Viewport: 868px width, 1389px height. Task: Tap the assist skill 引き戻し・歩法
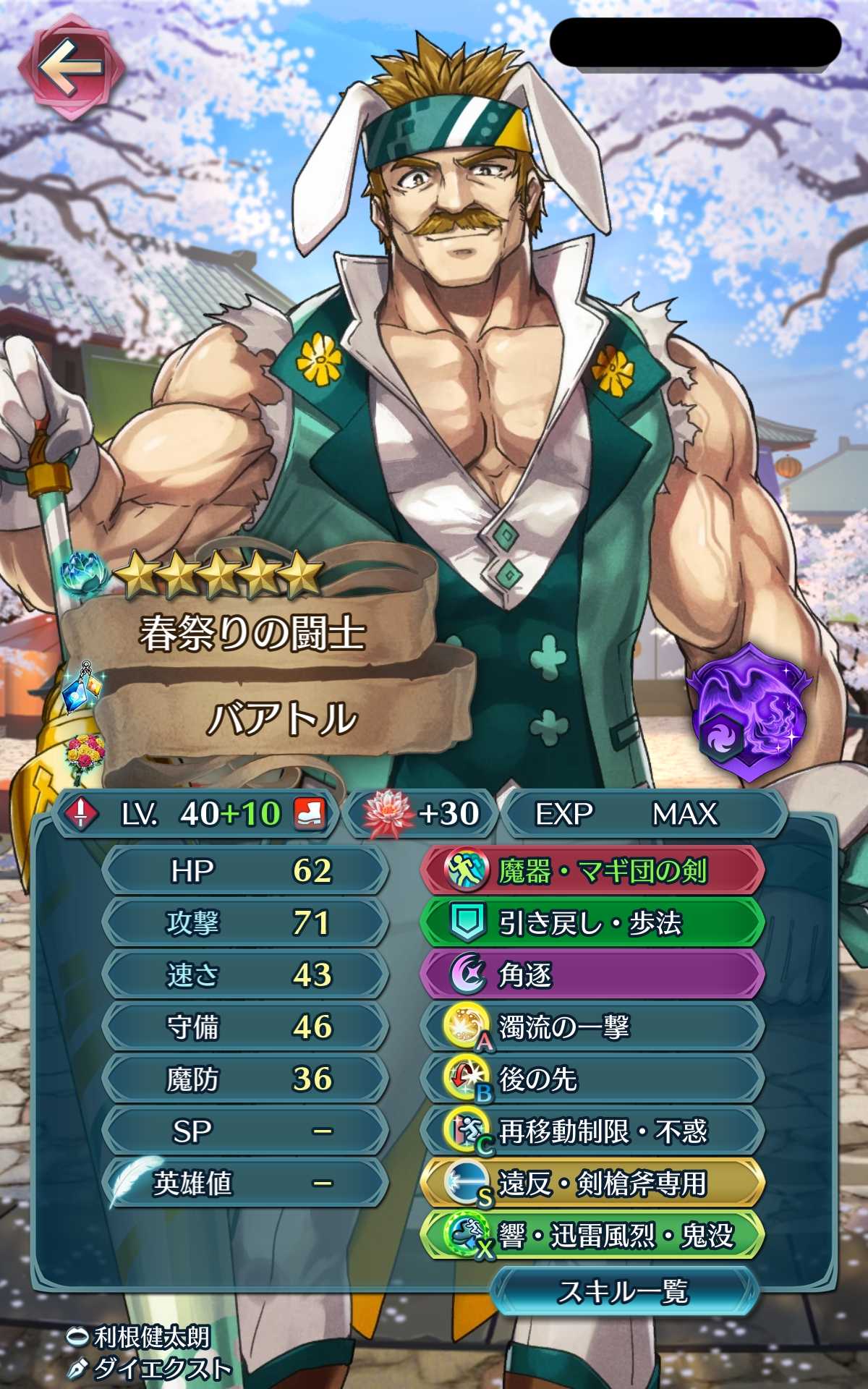(593, 922)
